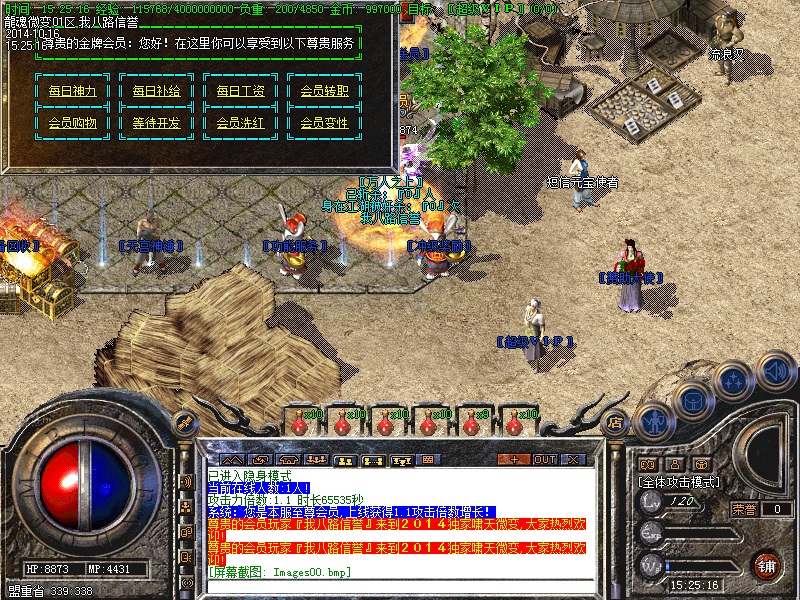Close the chat with the X button
The image size is (800, 600).
(x=573, y=459)
